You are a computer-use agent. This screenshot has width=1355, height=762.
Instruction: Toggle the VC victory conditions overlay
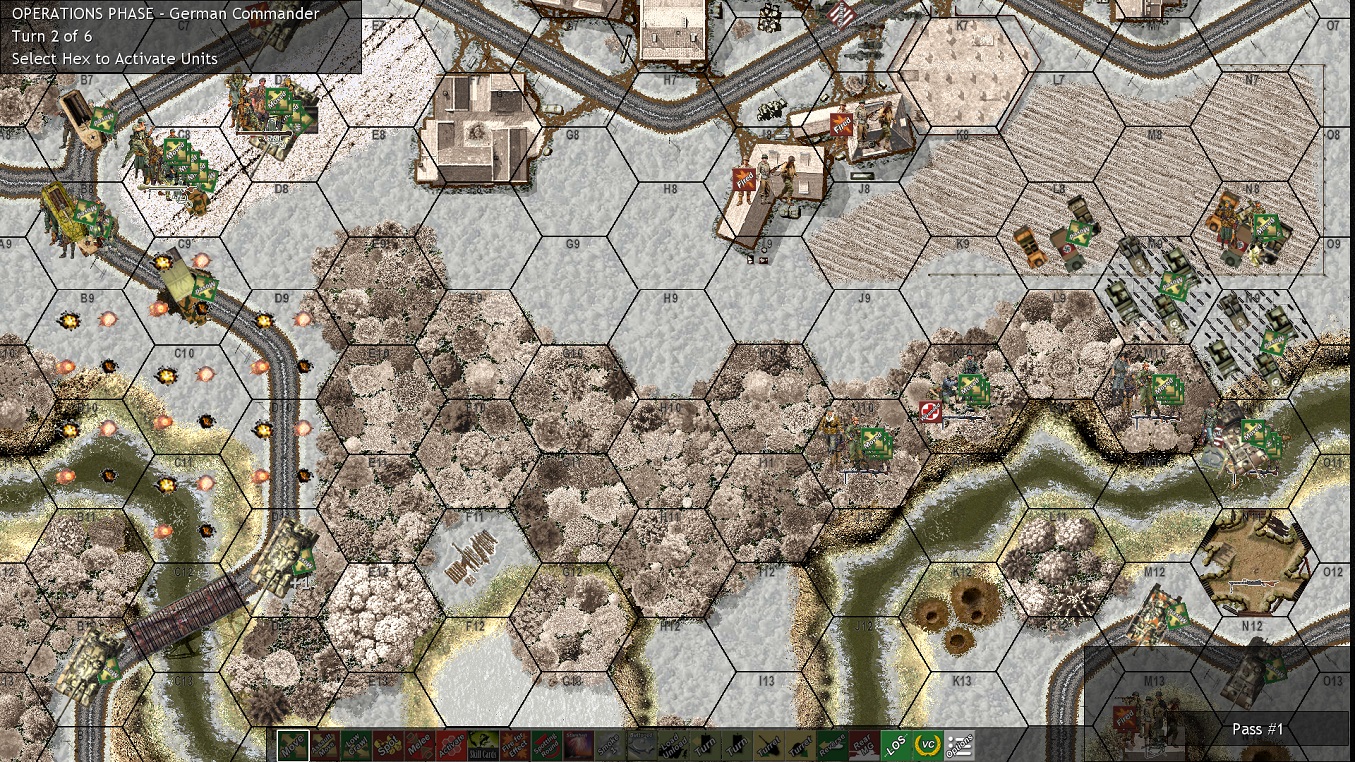coord(928,744)
